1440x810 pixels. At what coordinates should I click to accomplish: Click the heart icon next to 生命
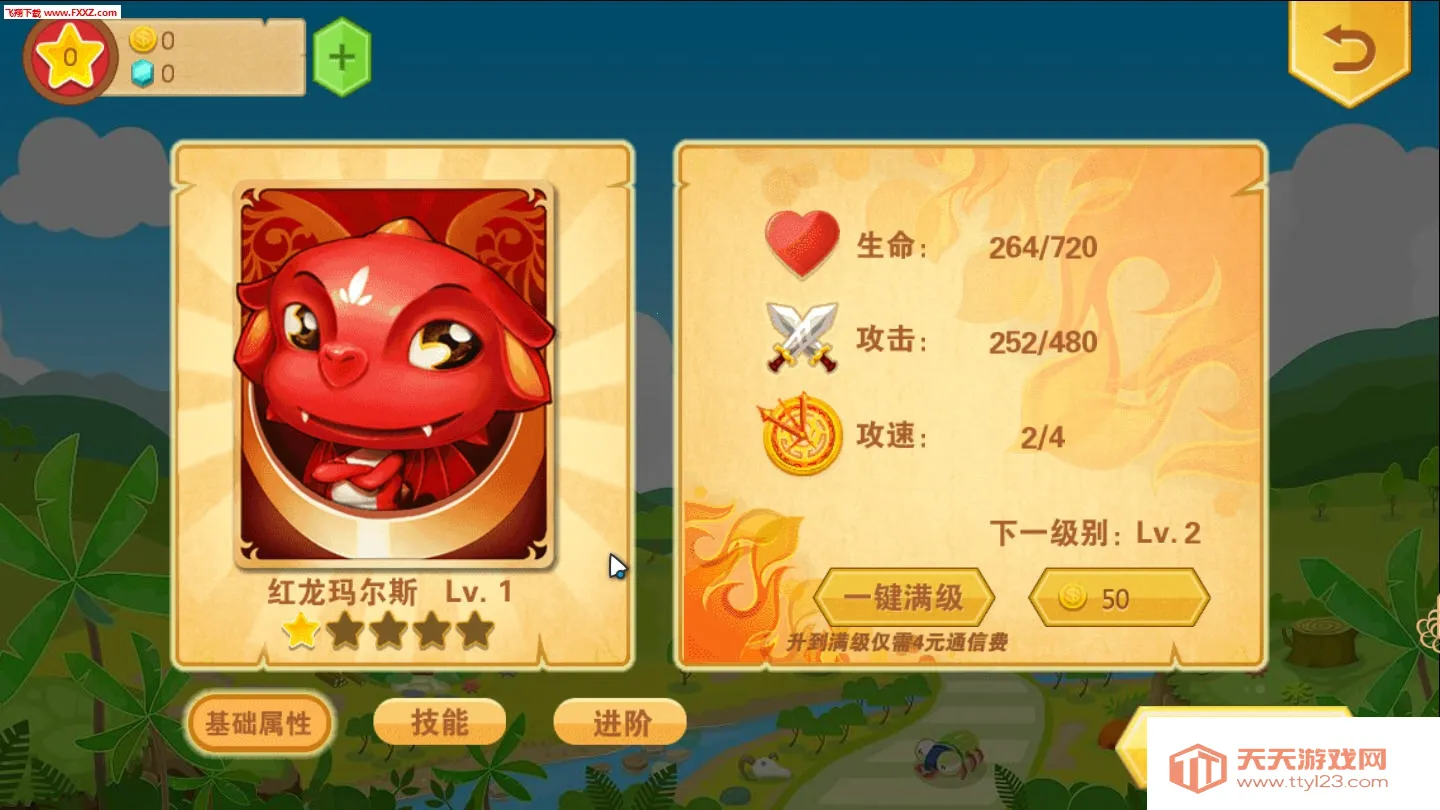pyautogui.click(x=801, y=243)
